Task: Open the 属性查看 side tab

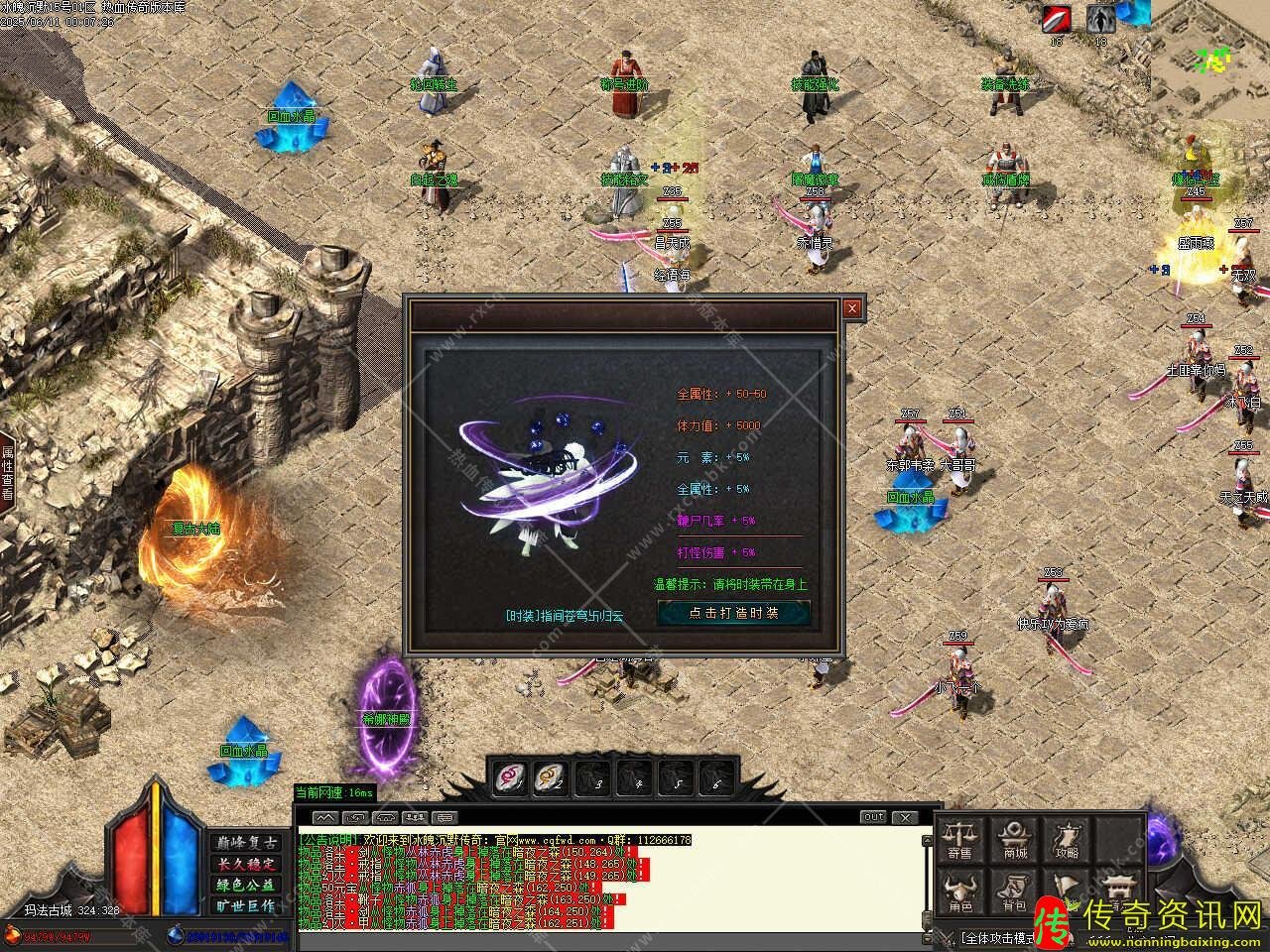Action: click(7, 472)
